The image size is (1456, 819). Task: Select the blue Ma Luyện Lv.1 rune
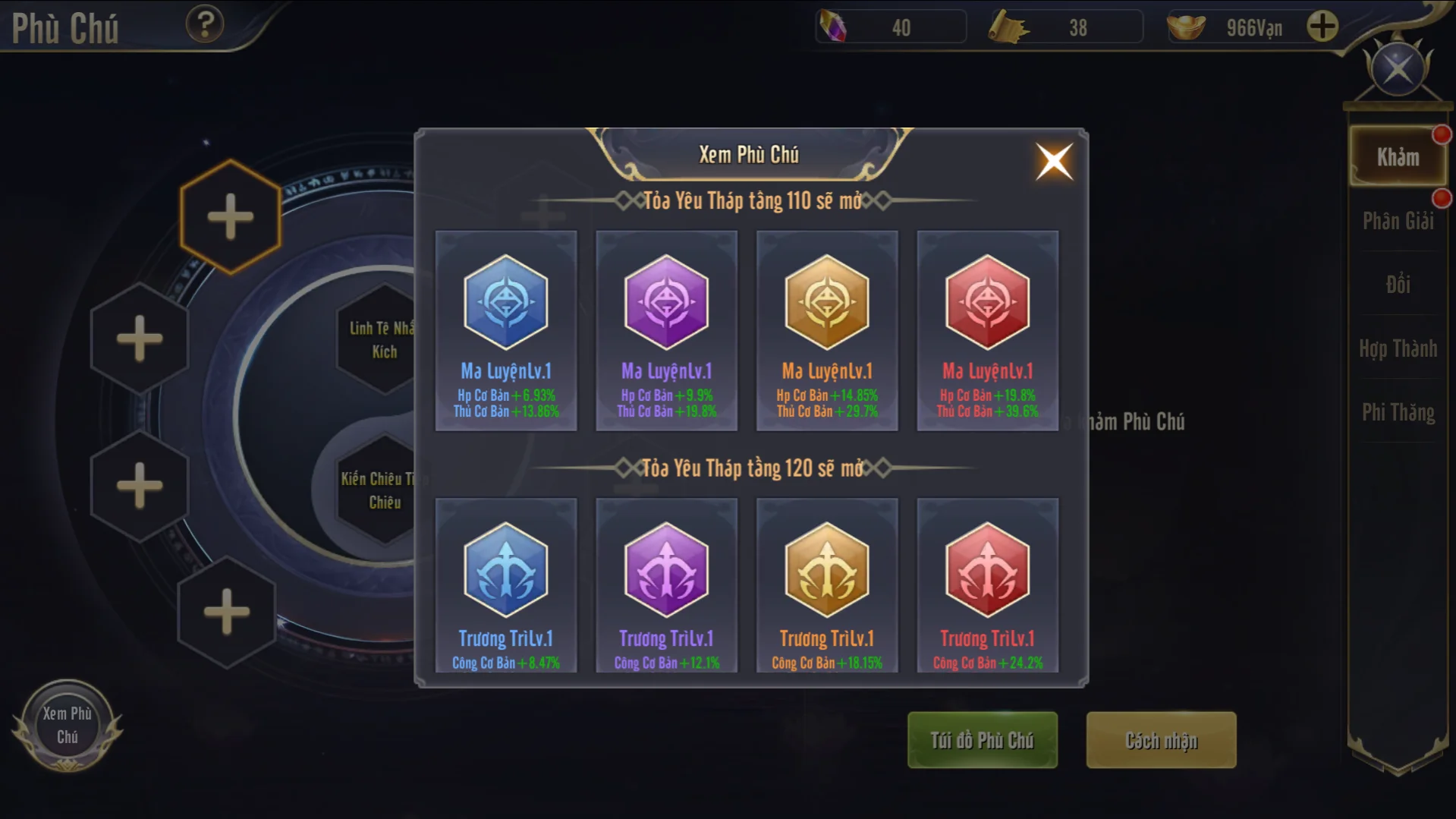pos(506,330)
